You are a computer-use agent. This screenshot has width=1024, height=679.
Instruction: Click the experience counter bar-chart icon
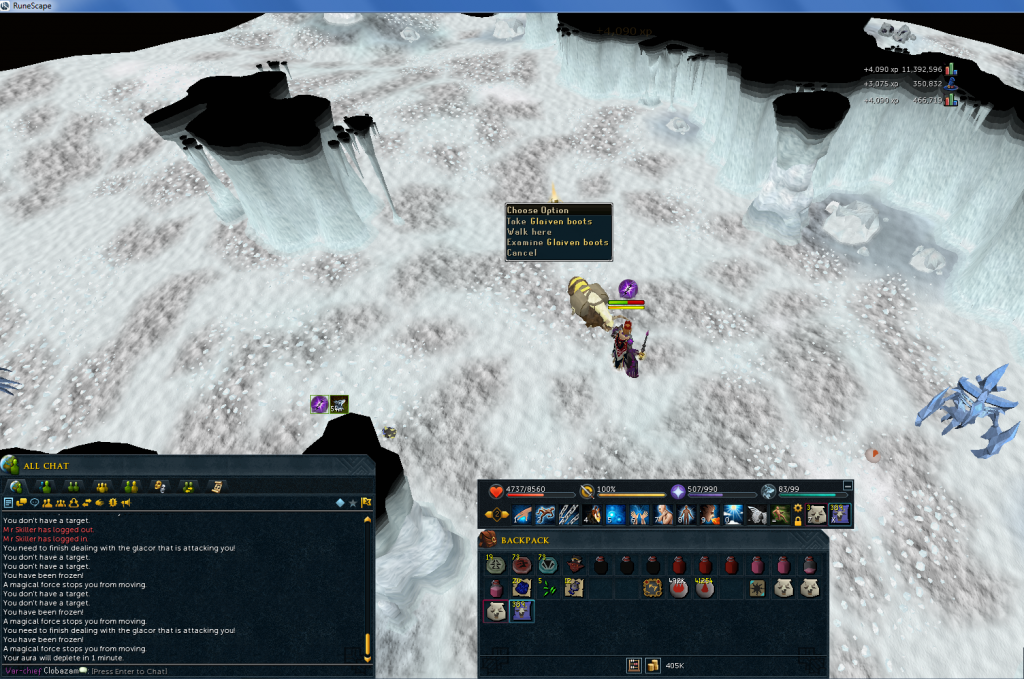(951, 70)
